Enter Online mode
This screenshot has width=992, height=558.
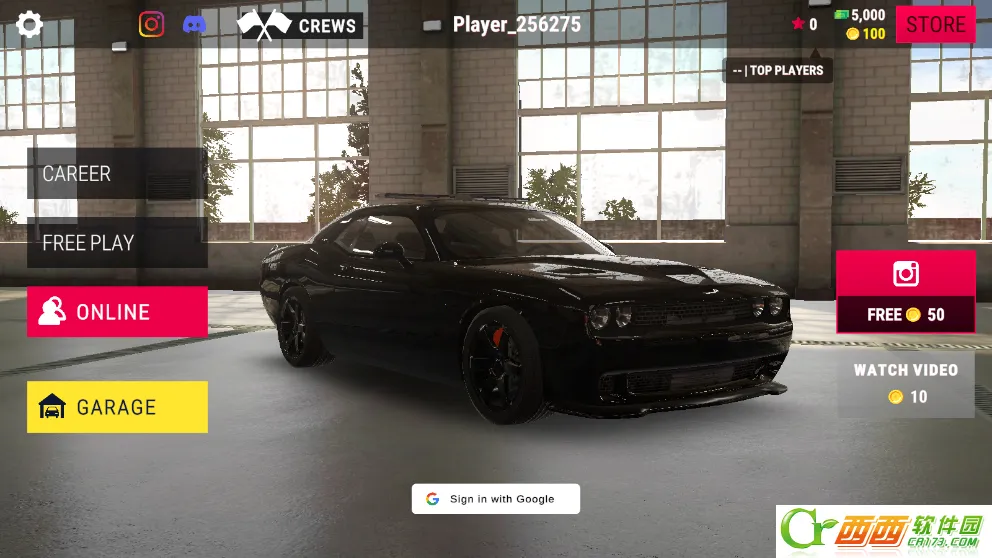click(117, 312)
